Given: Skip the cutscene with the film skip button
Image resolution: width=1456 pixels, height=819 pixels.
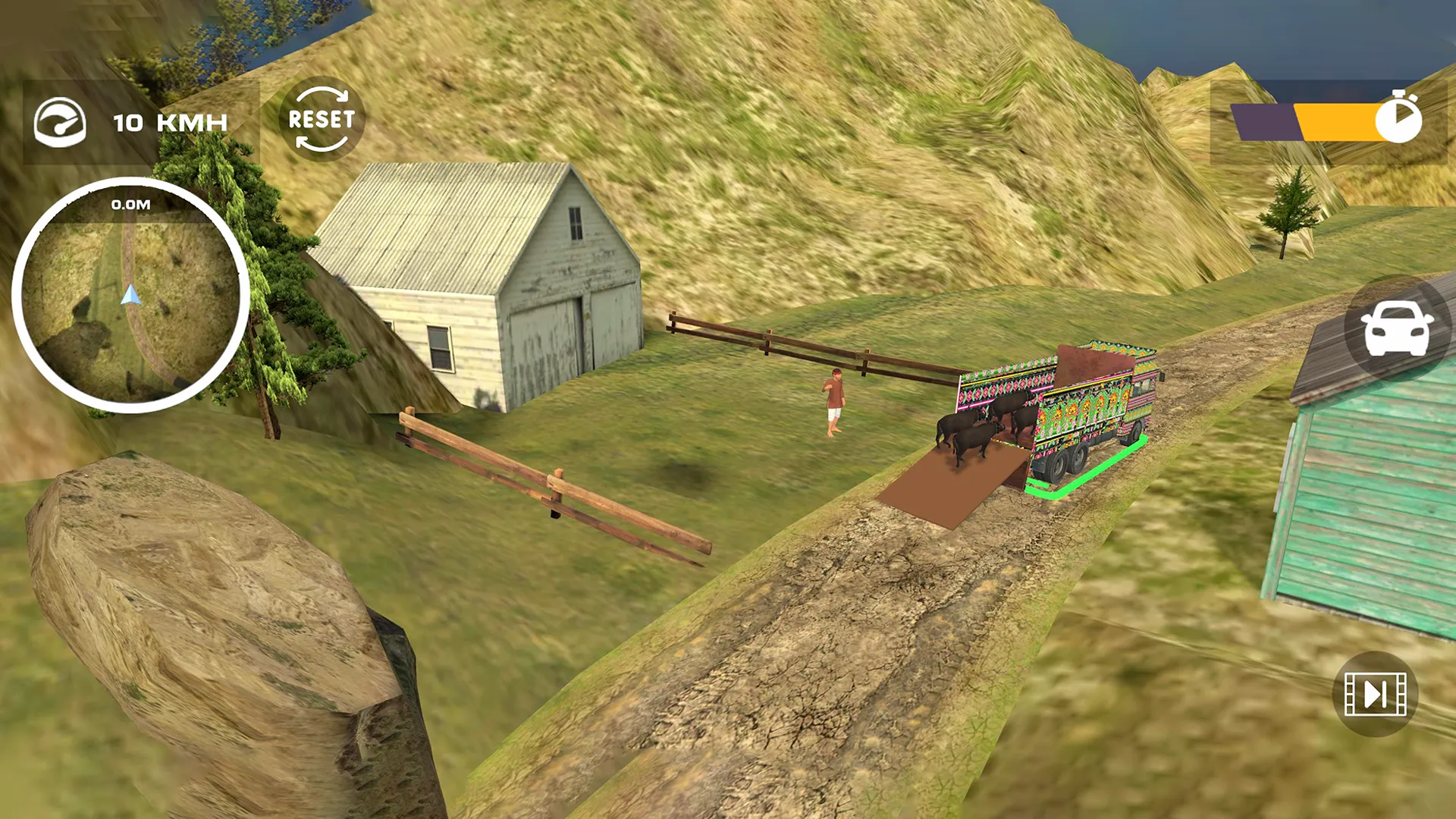Looking at the screenshot, I should [1375, 694].
